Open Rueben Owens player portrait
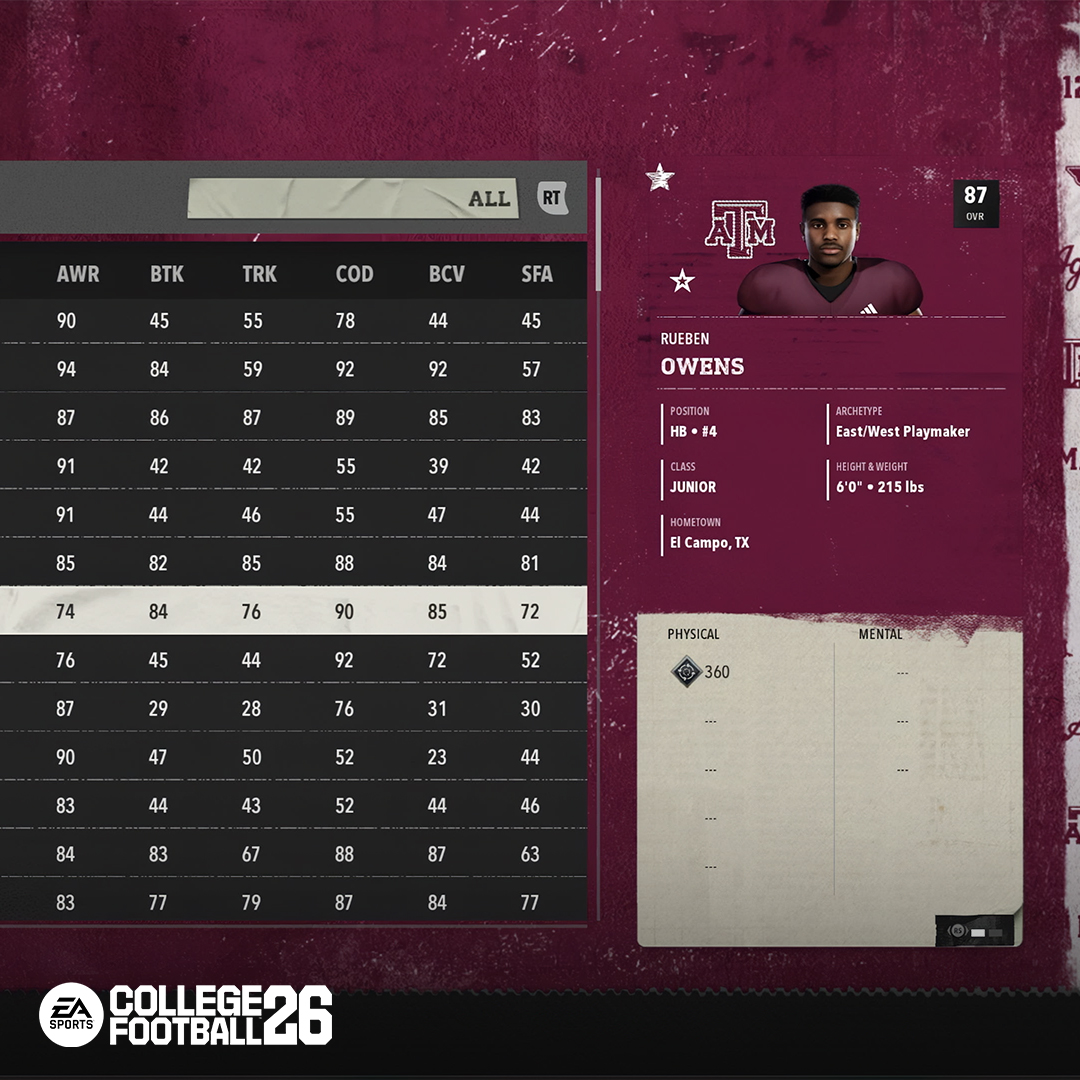The image size is (1080, 1080). (830, 250)
